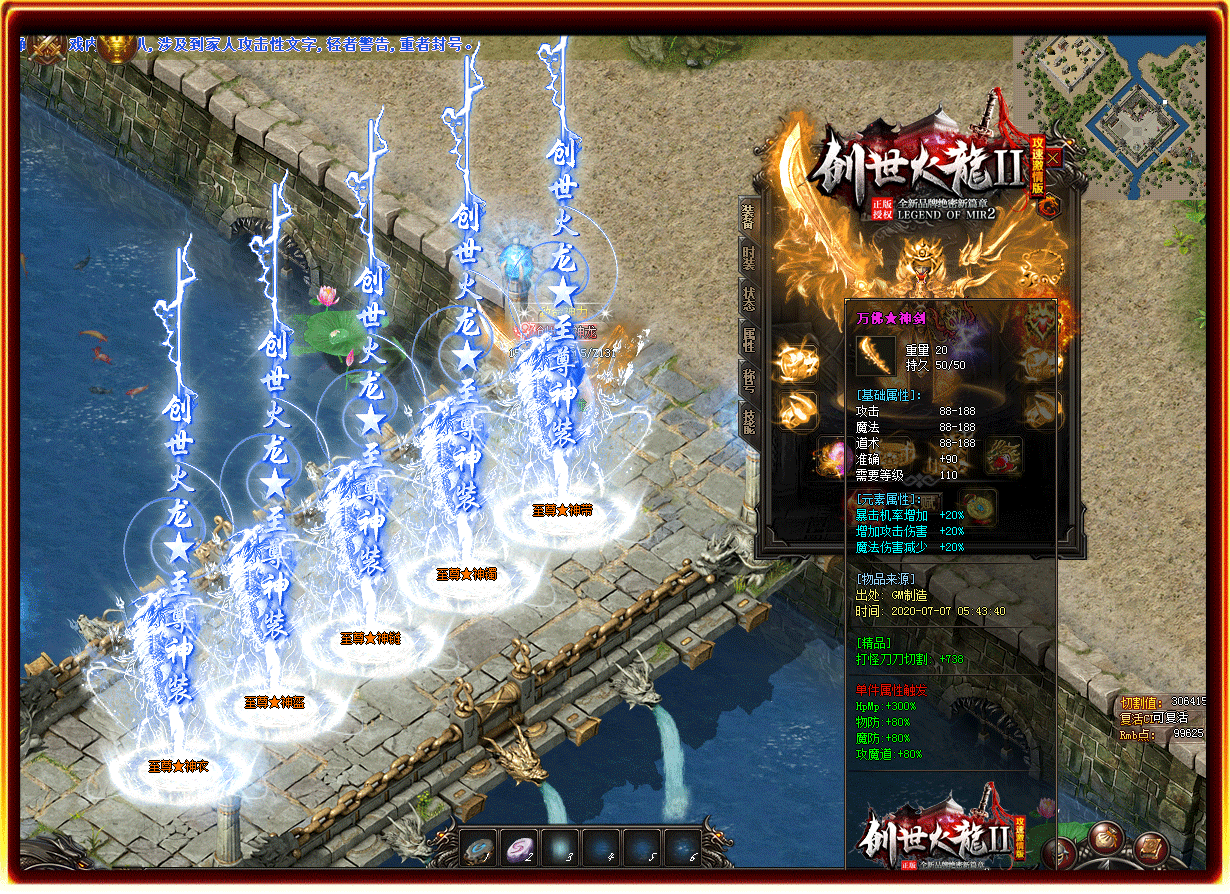Viewport: 1230px width, 894px height.
Task: Use the purple swirl stone in slot 2
Action: click(519, 847)
